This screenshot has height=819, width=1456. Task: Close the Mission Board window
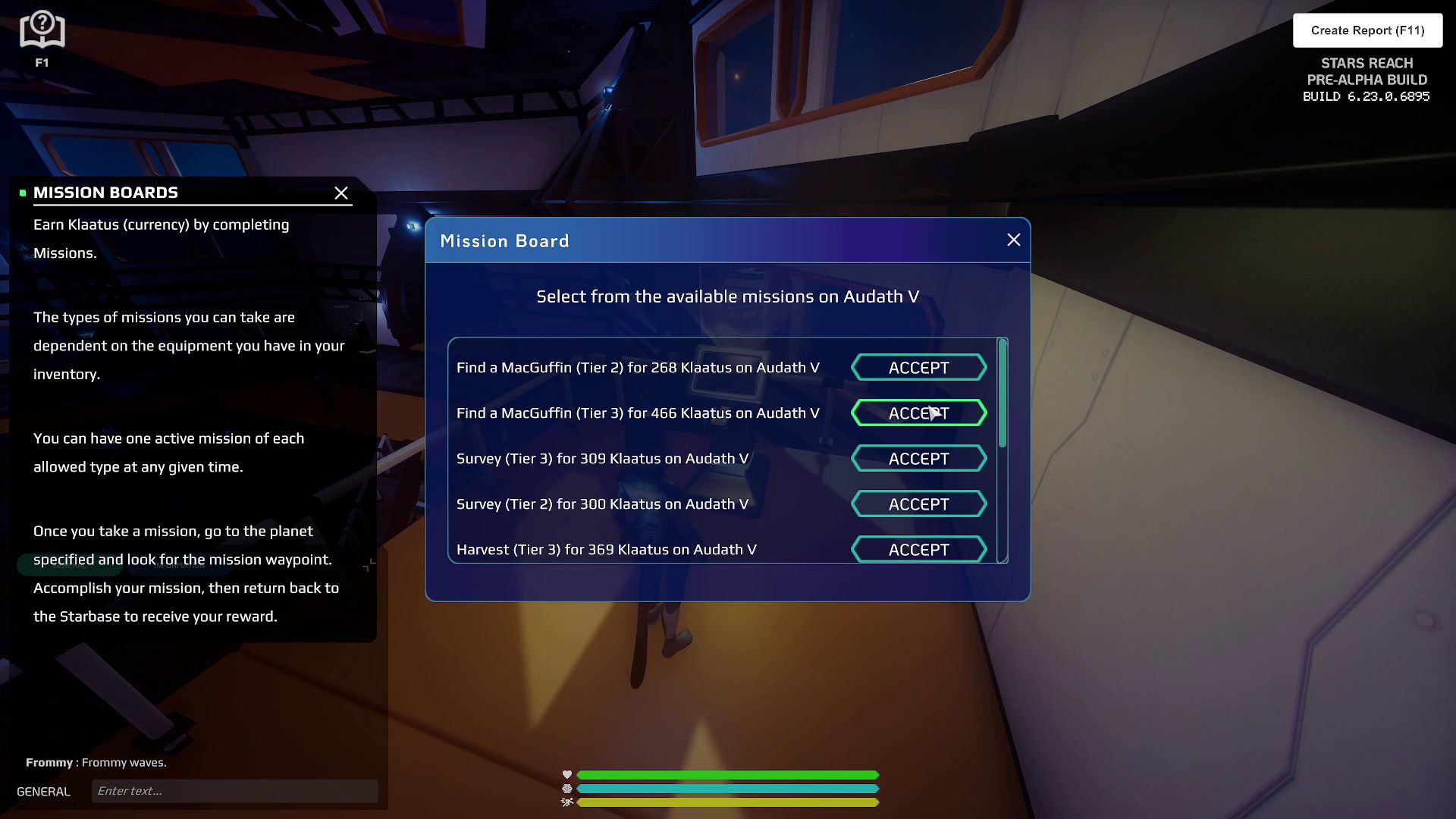coord(1013,240)
